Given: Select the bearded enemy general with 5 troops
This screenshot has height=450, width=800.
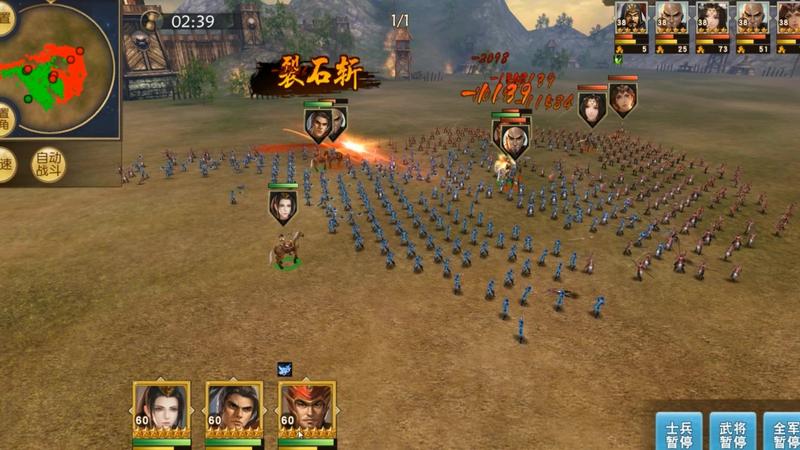Looking at the screenshot, I should coord(631,22).
